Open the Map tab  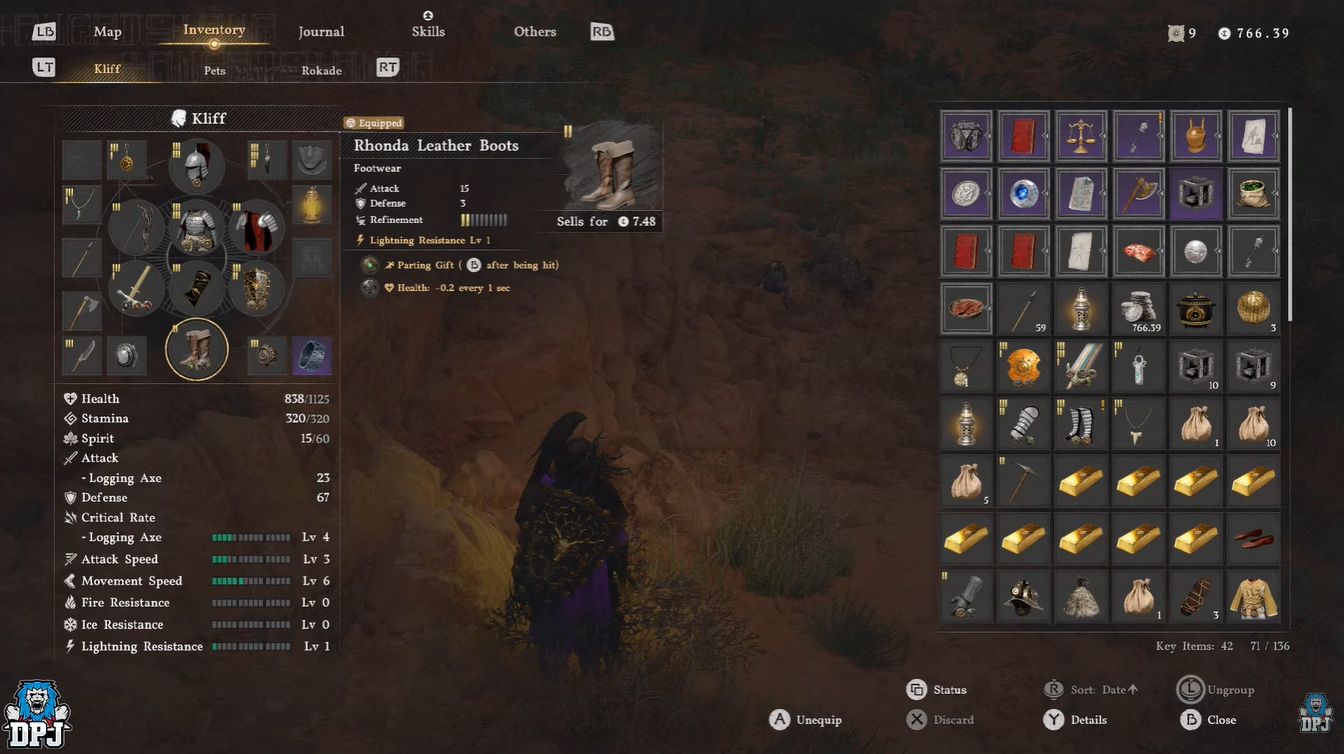(107, 32)
